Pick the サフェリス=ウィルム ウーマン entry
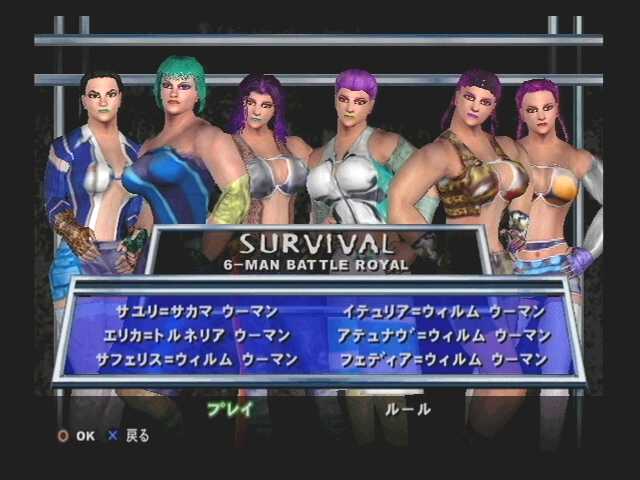This screenshot has width=640, height=480. tap(196, 359)
